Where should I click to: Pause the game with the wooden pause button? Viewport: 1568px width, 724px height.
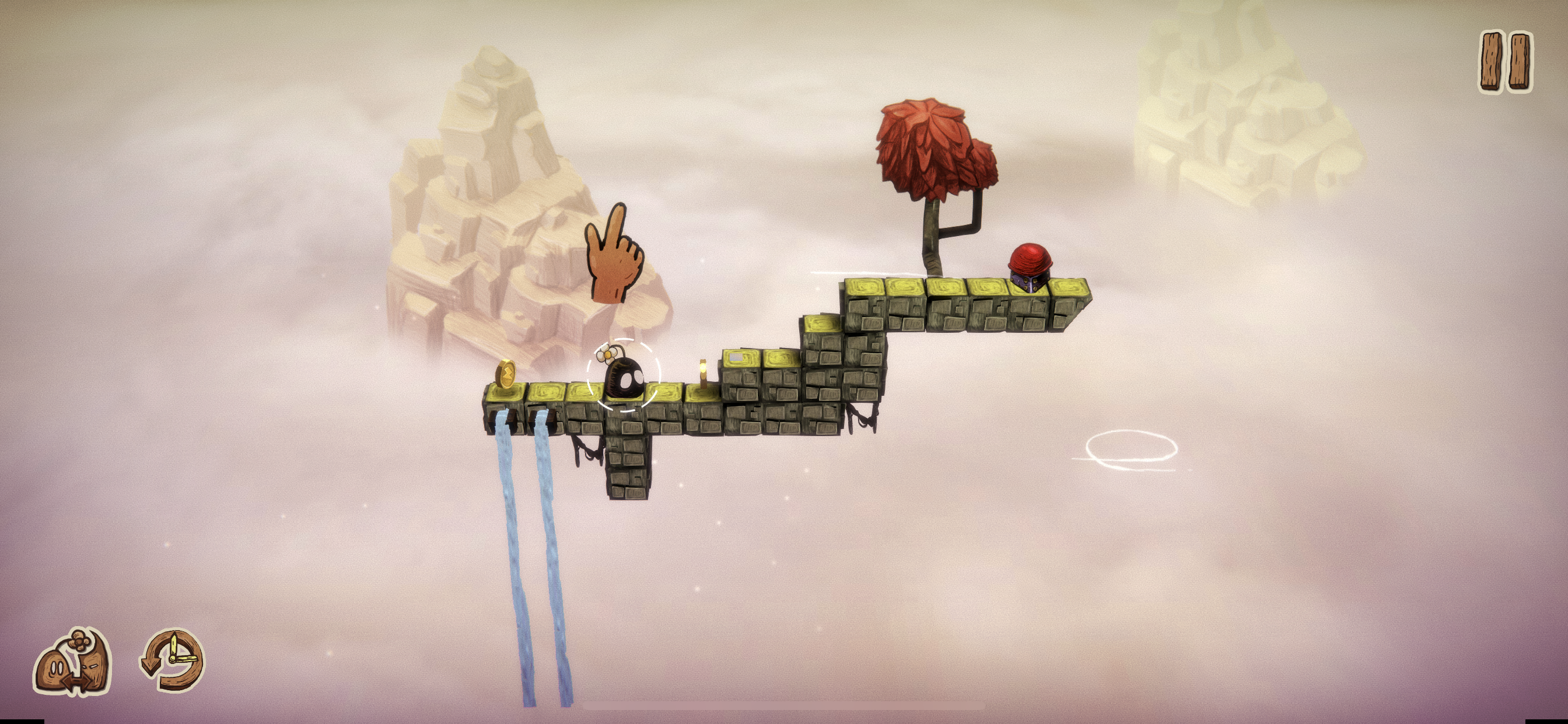1506,62
